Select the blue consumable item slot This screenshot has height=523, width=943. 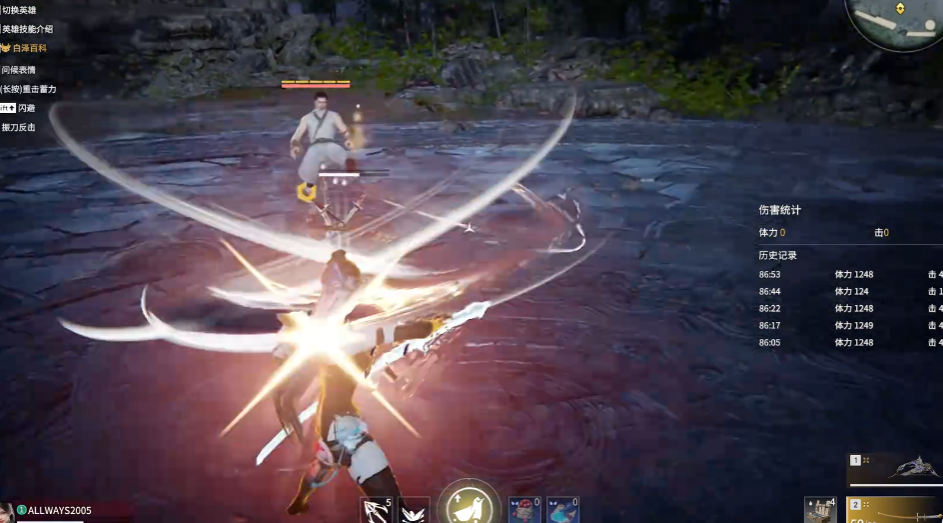[x=562, y=510]
